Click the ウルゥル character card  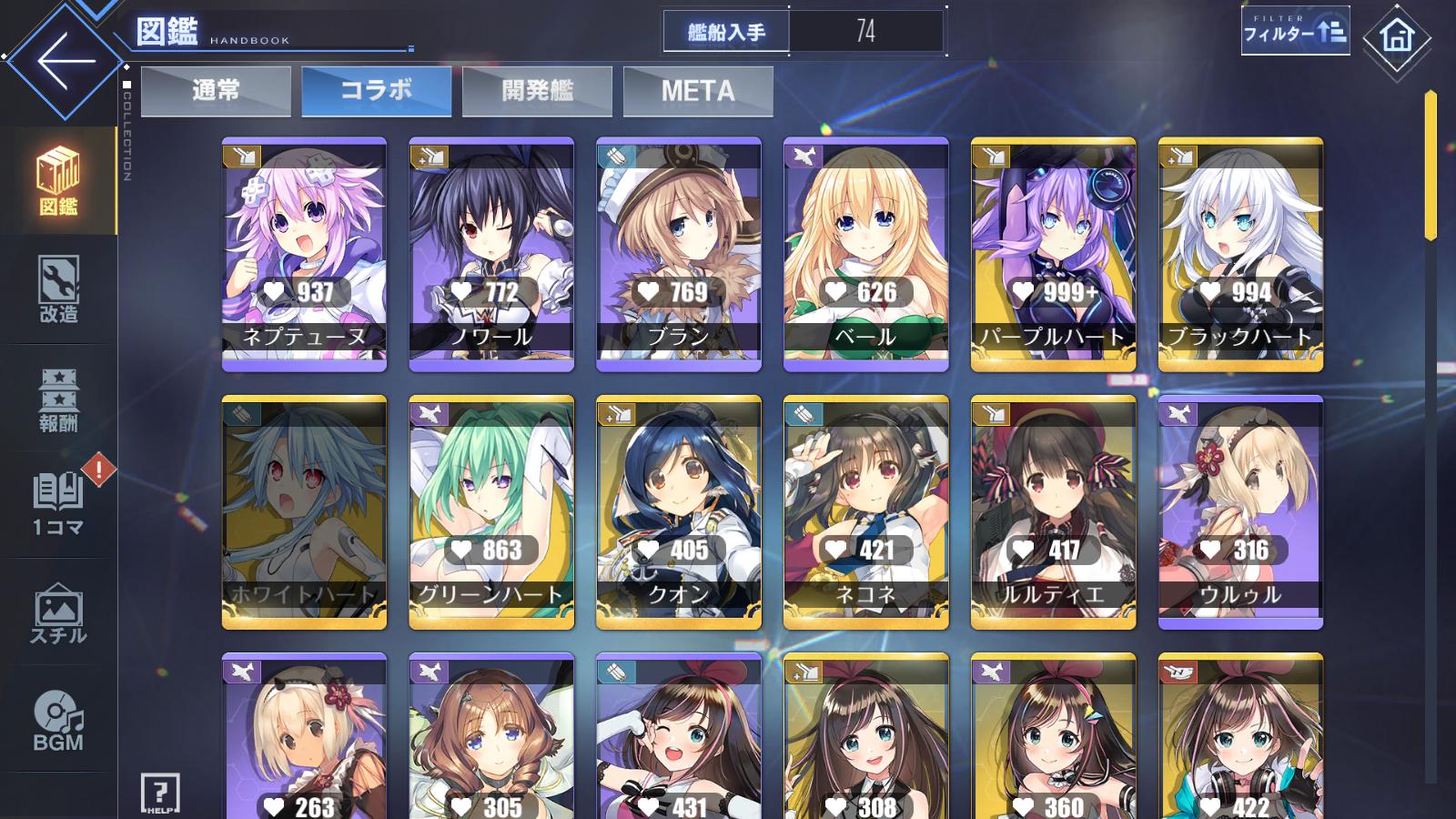1240,511
